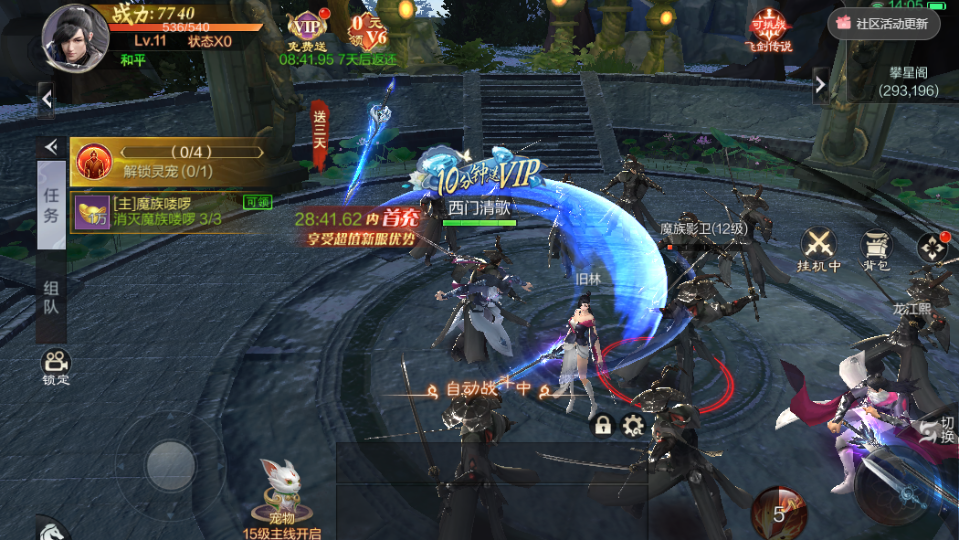Open the 解锁灵宠 pet unlock objective

click(x=168, y=160)
